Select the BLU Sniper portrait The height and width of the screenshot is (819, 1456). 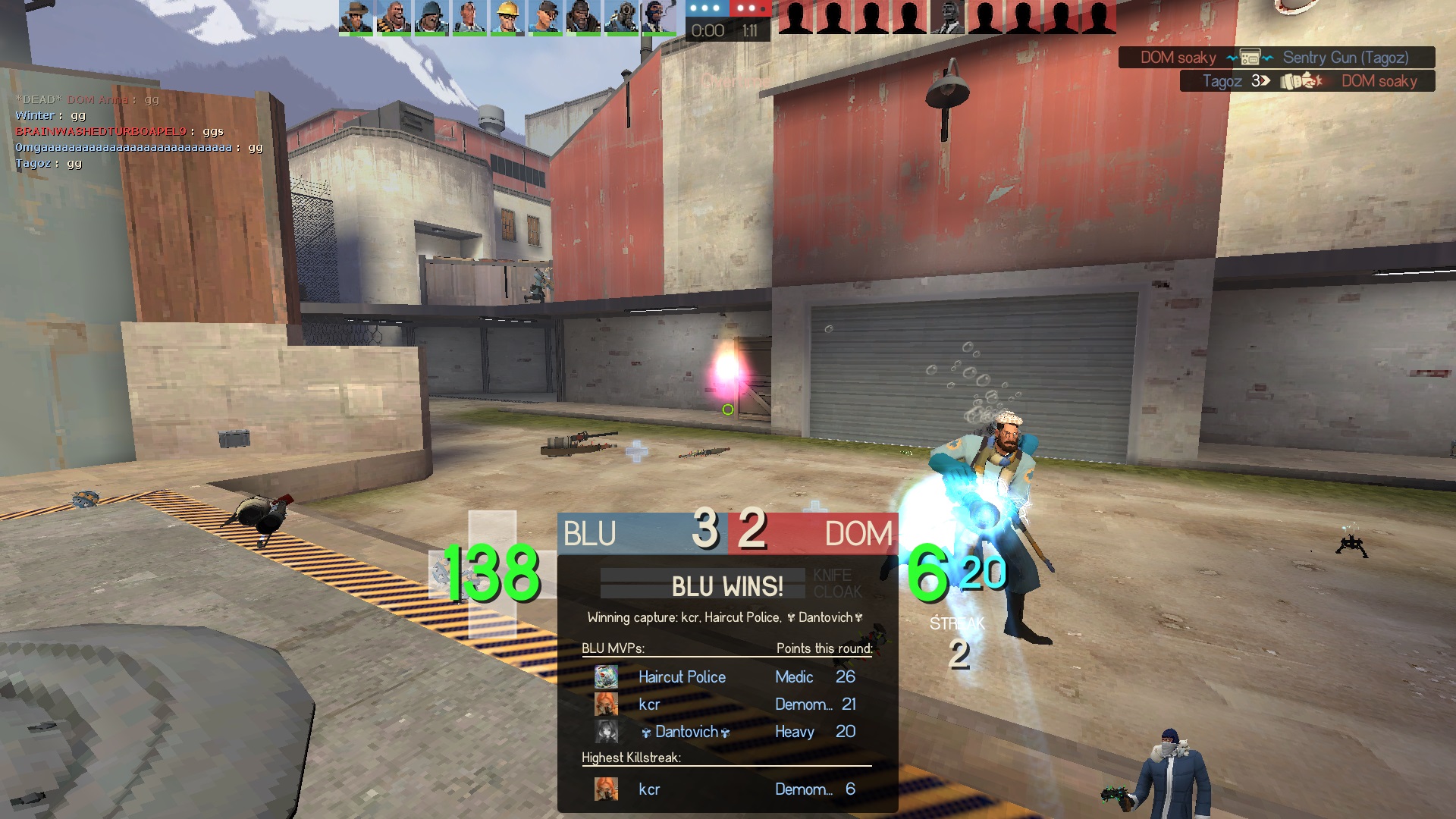(356, 17)
